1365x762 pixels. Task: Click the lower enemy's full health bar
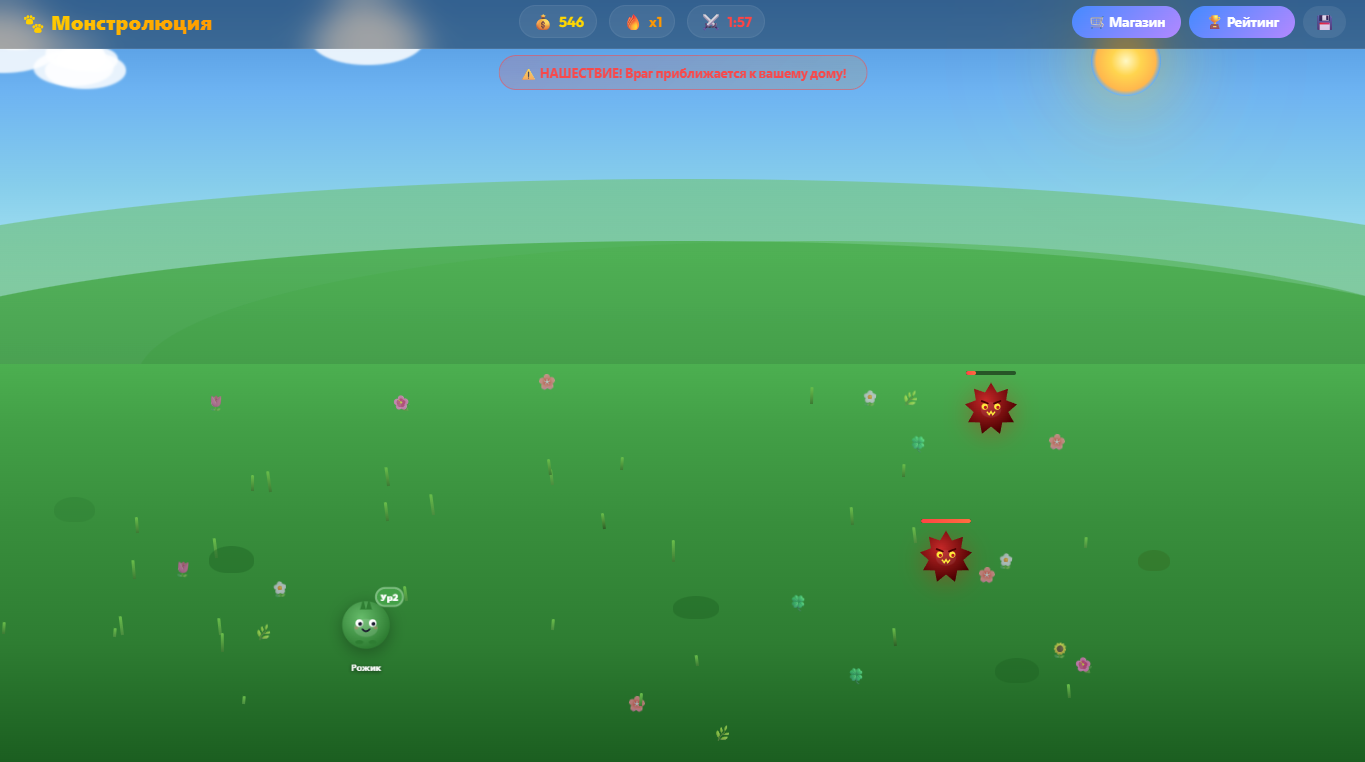tap(946, 520)
